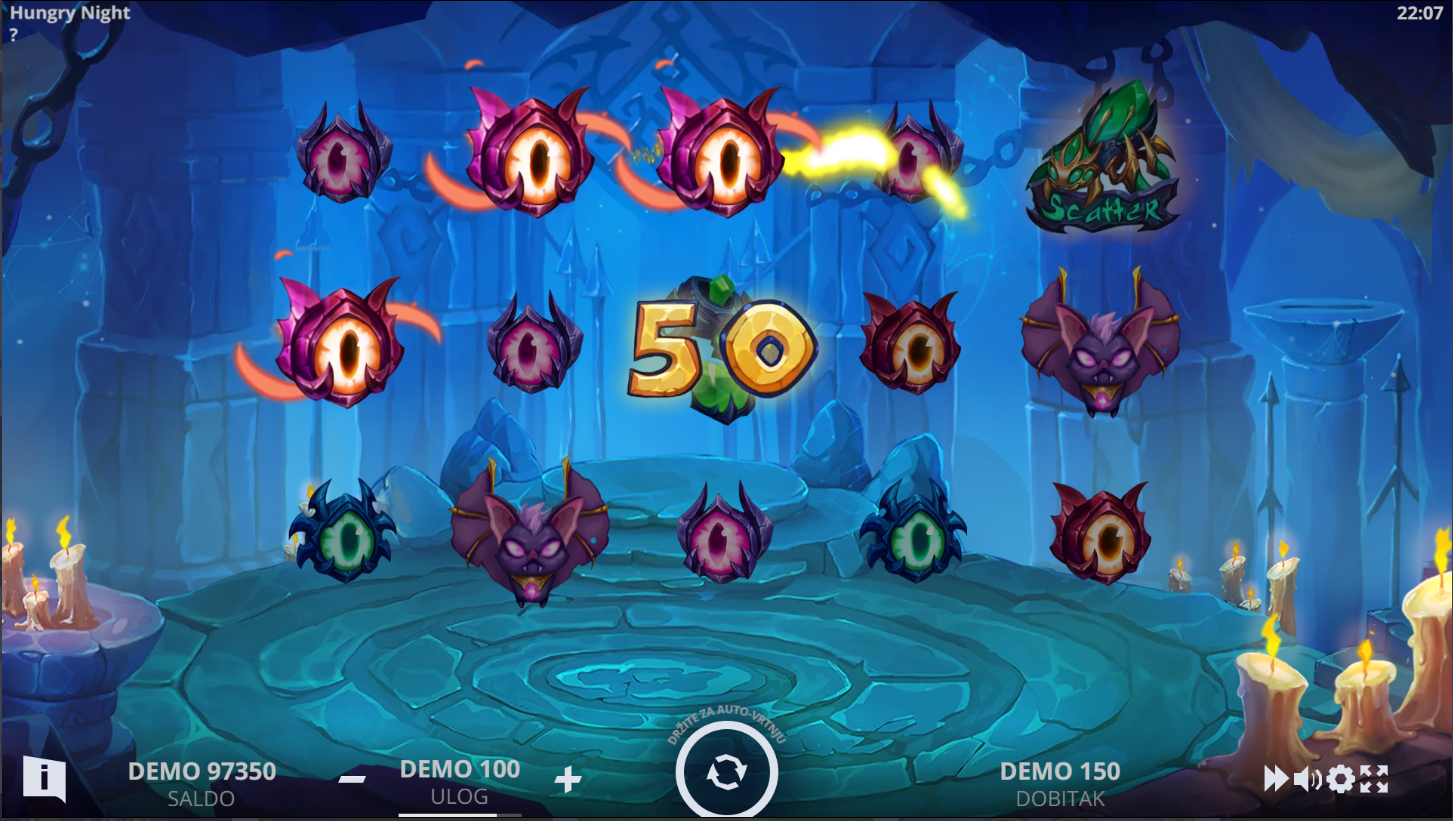Switch to fullscreen mode
The height and width of the screenshot is (821, 1453).
[1374, 779]
